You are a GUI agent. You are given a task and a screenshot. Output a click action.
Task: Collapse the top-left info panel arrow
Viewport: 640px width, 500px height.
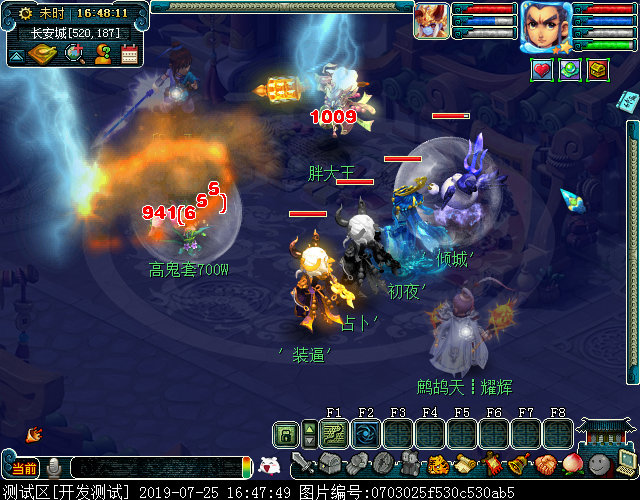coord(16,56)
